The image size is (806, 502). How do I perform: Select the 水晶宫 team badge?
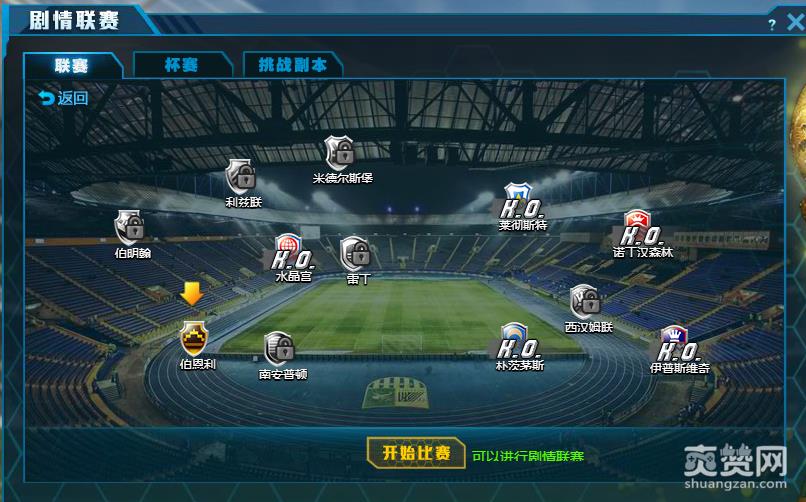point(289,251)
